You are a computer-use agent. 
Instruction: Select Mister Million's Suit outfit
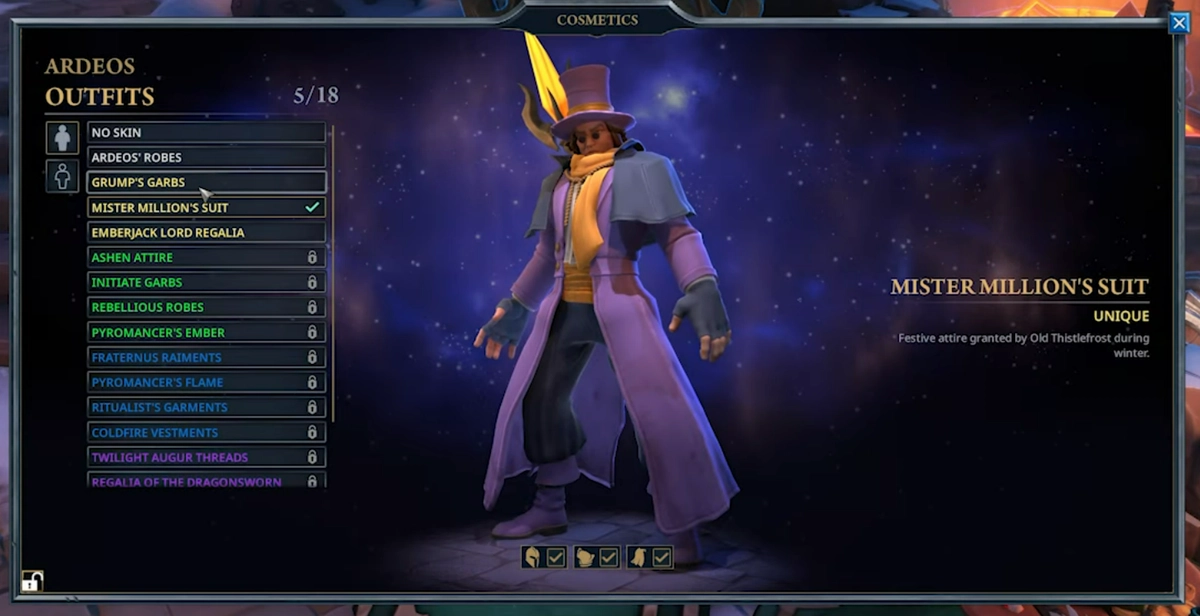[x=206, y=207]
